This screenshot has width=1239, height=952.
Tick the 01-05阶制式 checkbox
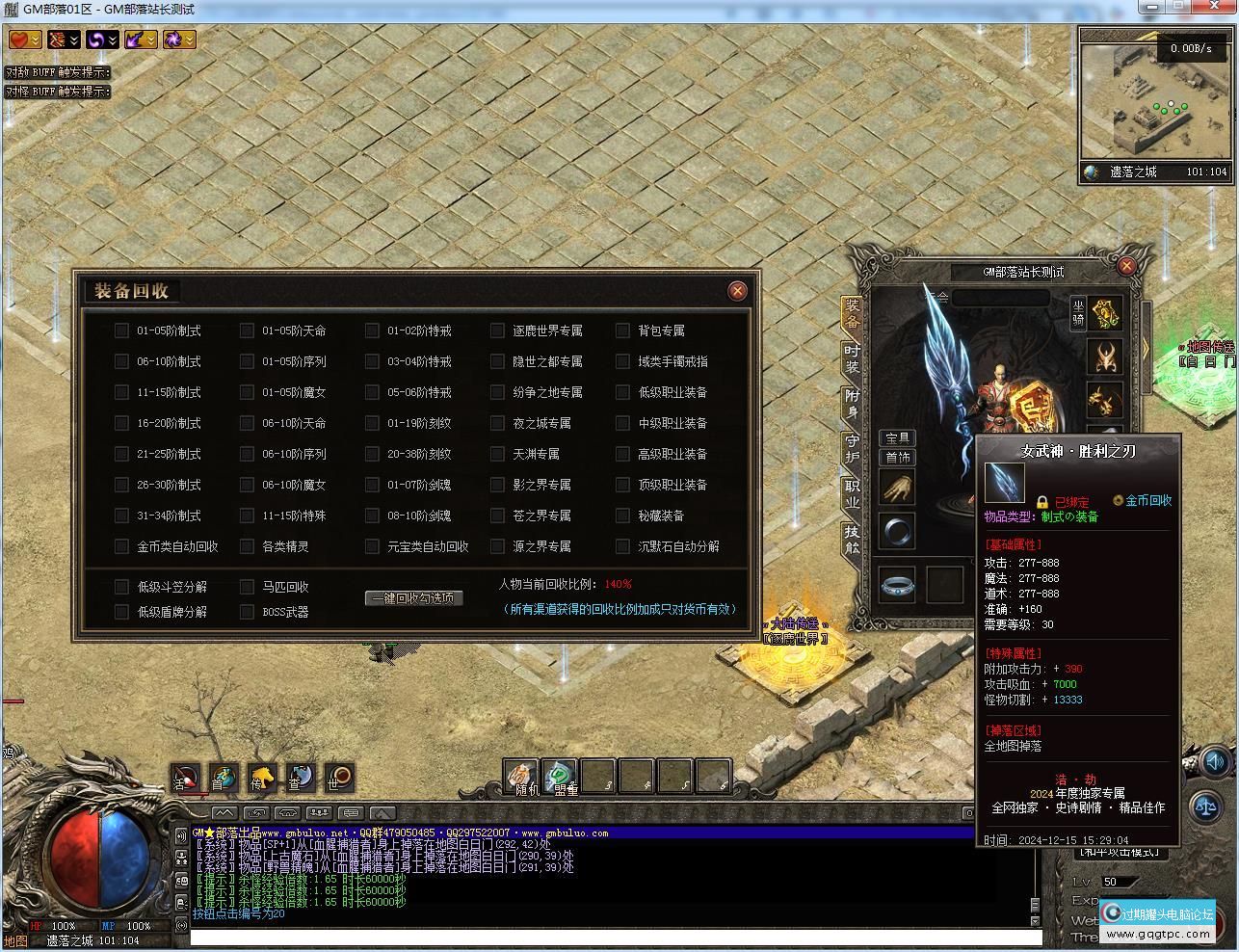121,331
